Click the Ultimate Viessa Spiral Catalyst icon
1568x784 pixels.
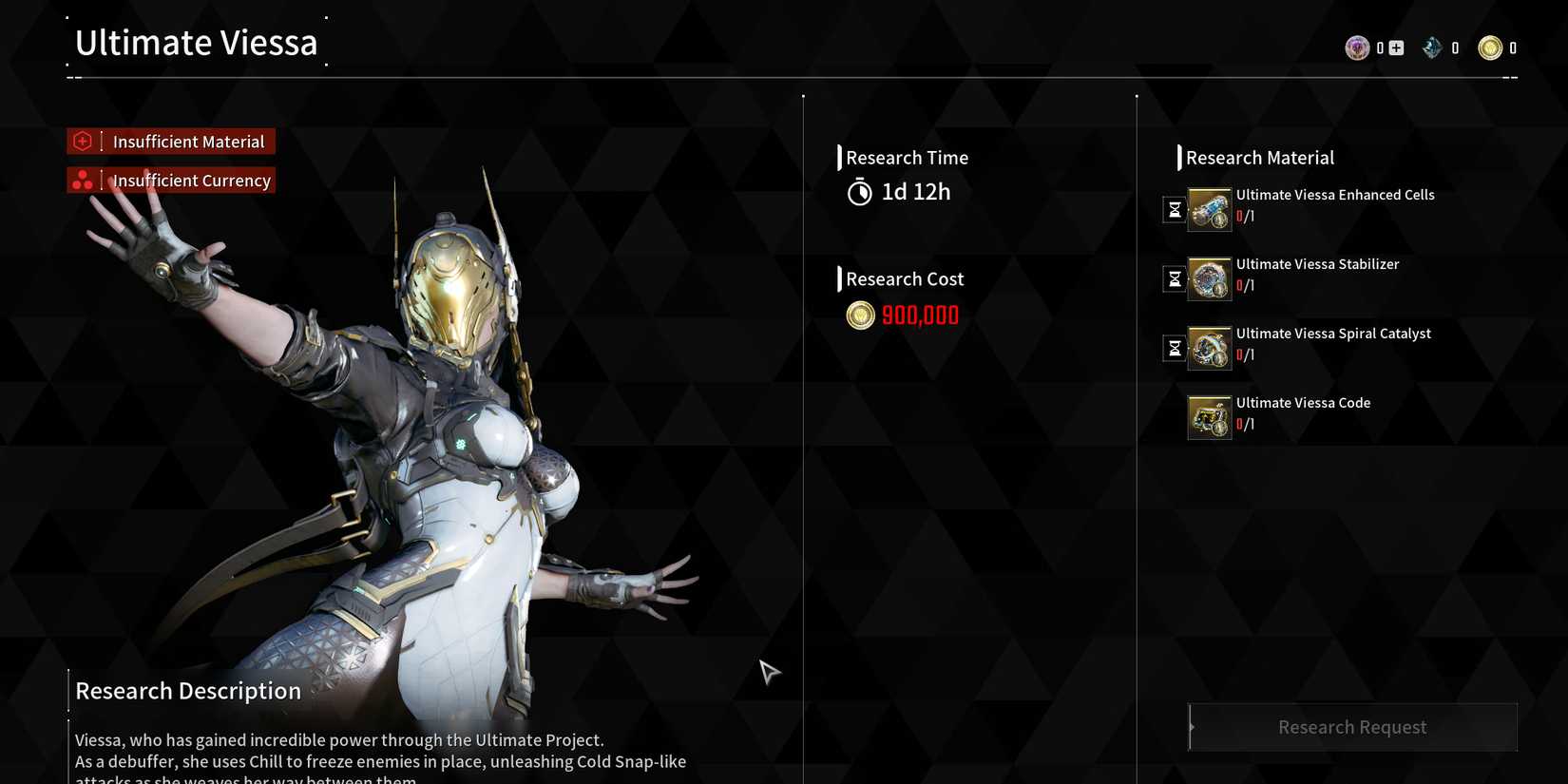pos(1209,348)
